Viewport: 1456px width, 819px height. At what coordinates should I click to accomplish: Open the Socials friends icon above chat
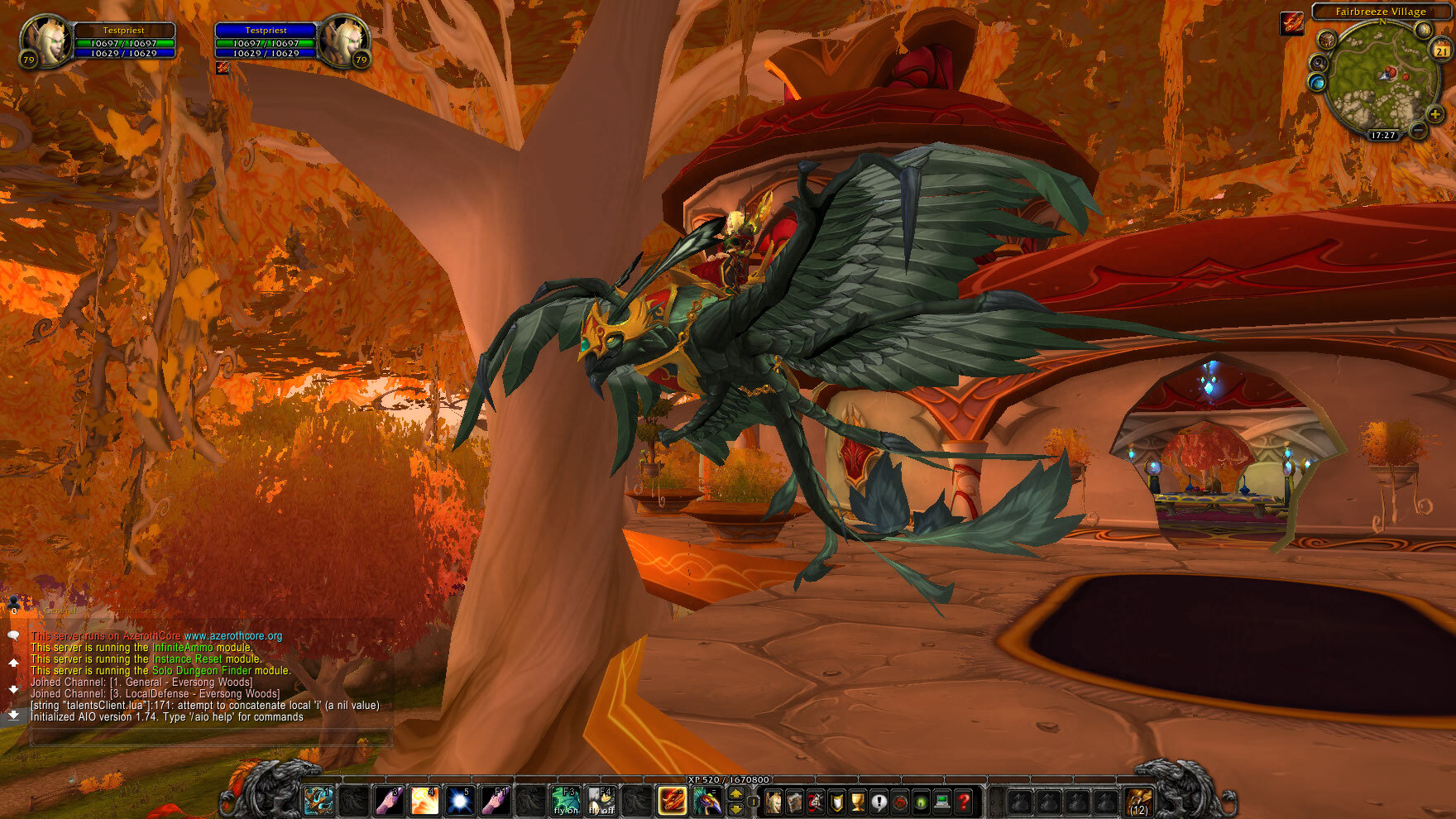tap(13, 602)
